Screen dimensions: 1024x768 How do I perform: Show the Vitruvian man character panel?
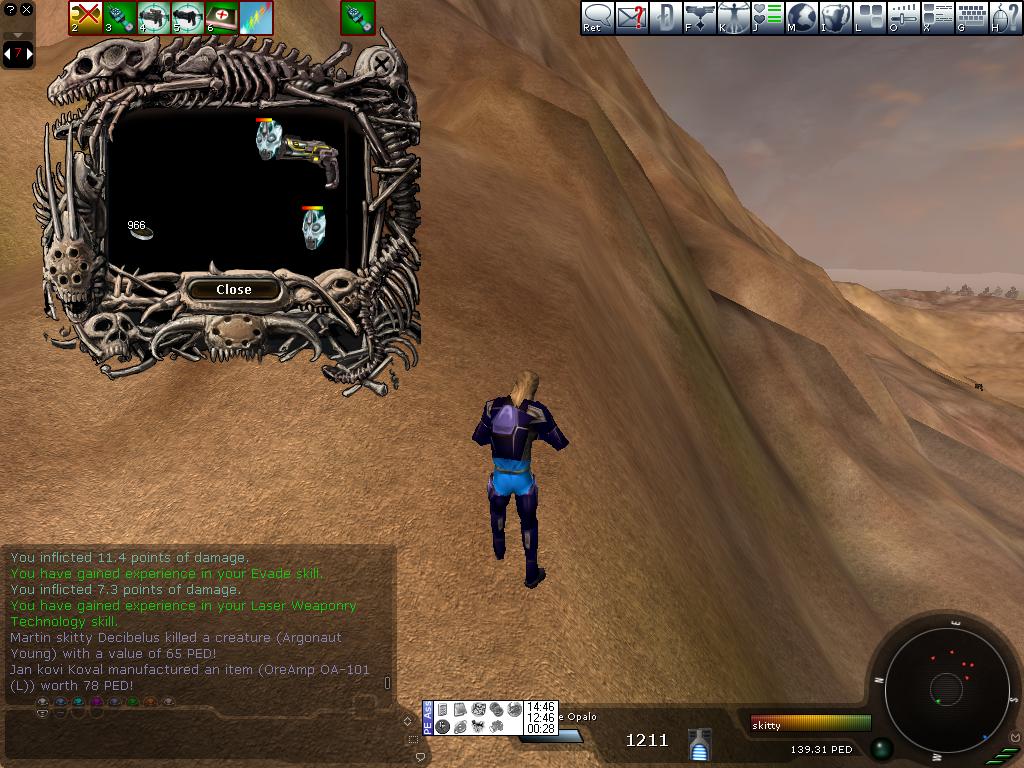coord(734,17)
